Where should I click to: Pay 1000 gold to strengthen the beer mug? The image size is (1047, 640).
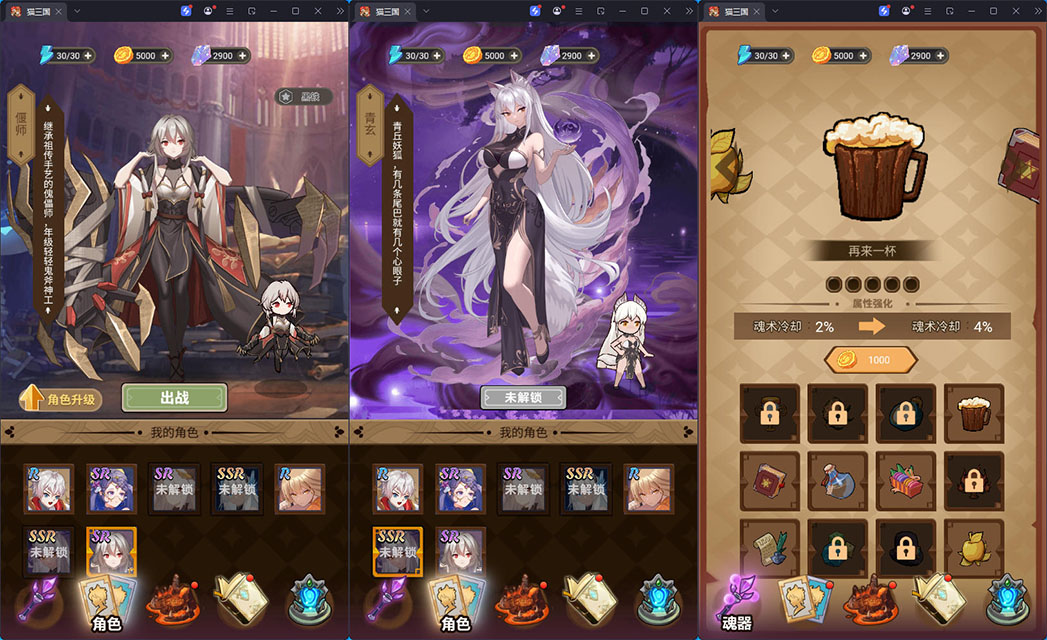870,360
